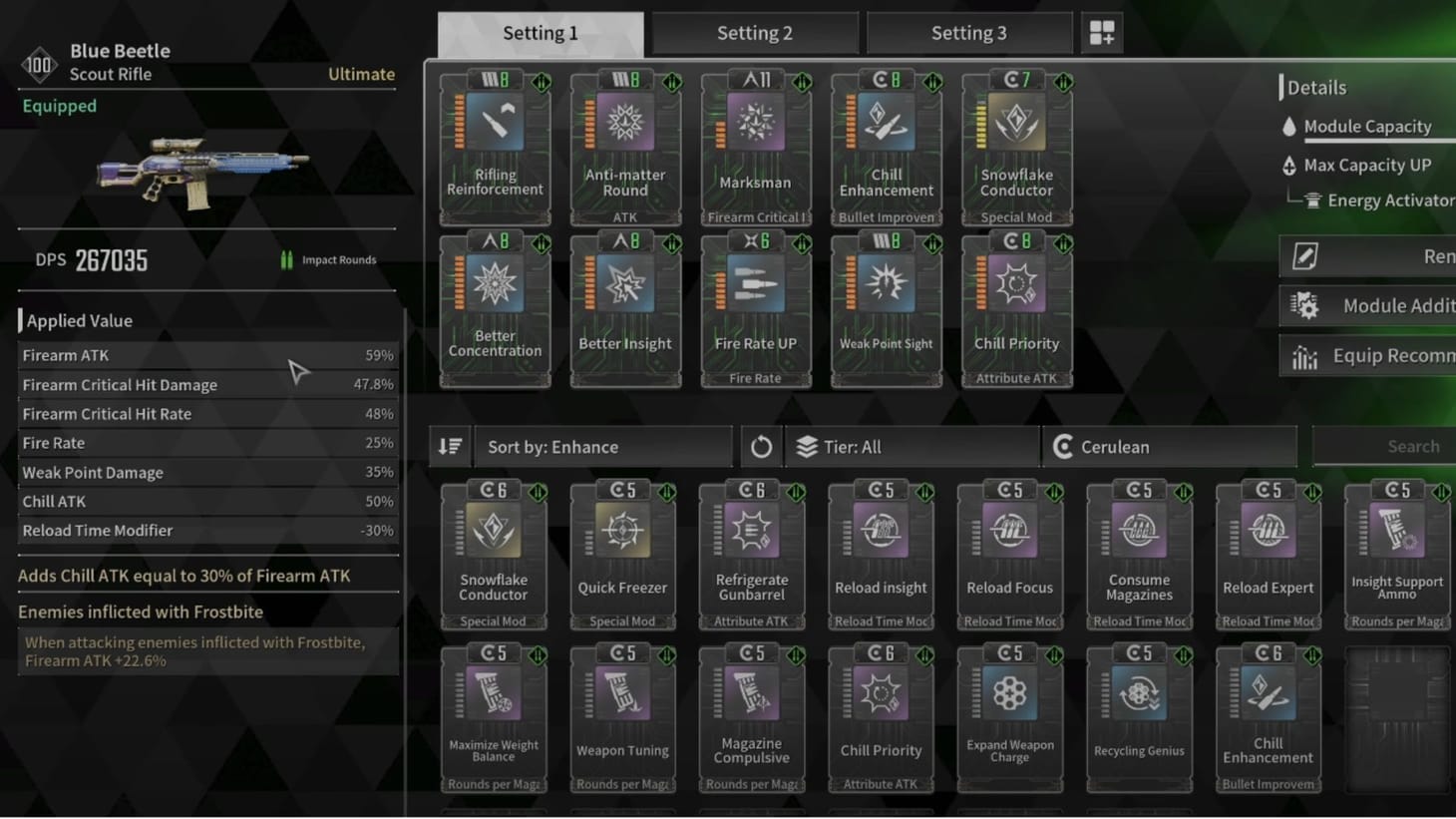Select the Quick Freezer module
This screenshot has height=819, width=1456.
[622, 552]
